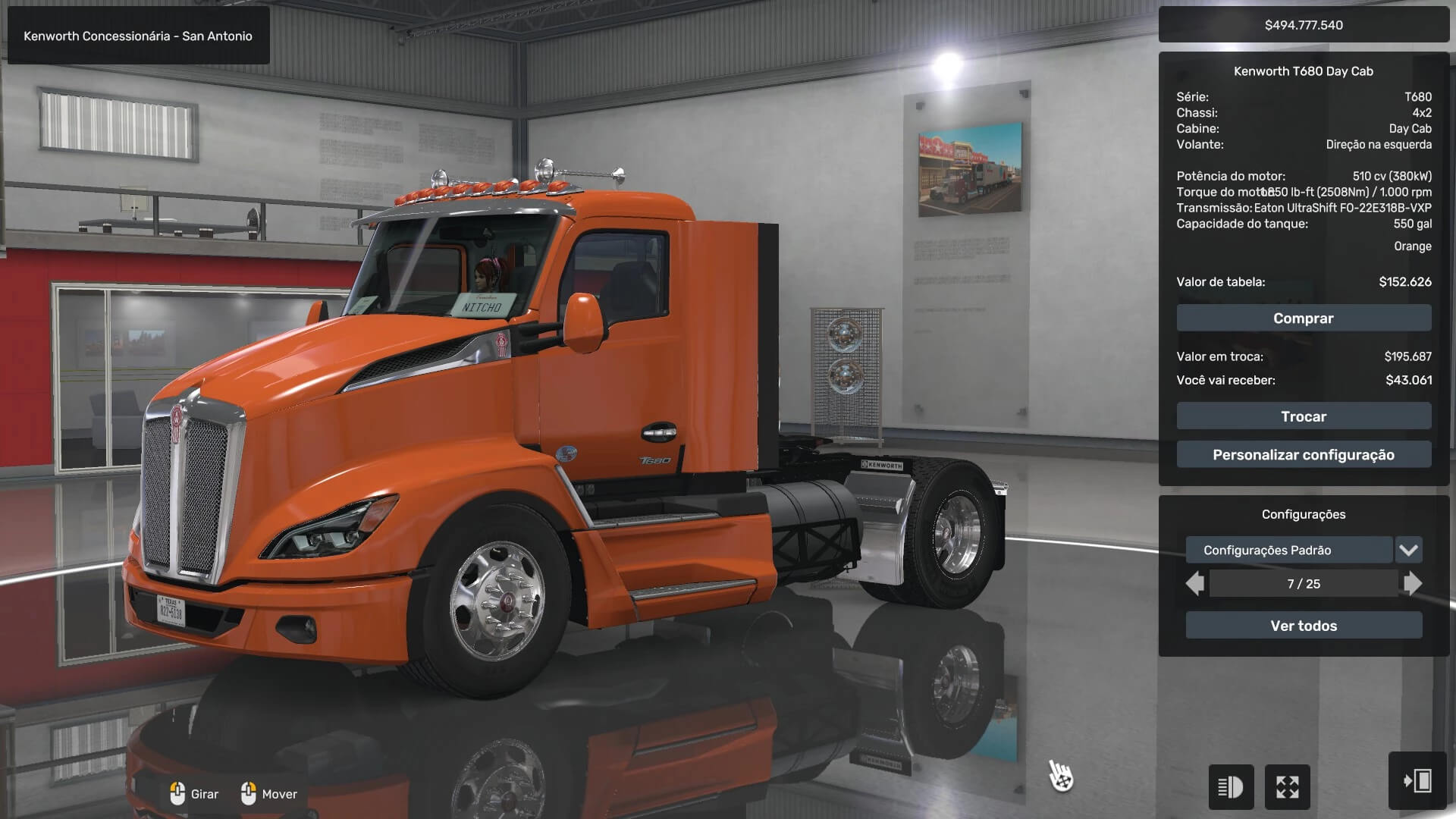Click the Trocar trade-in button
Viewport: 1456px width, 819px height.
click(x=1304, y=416)
